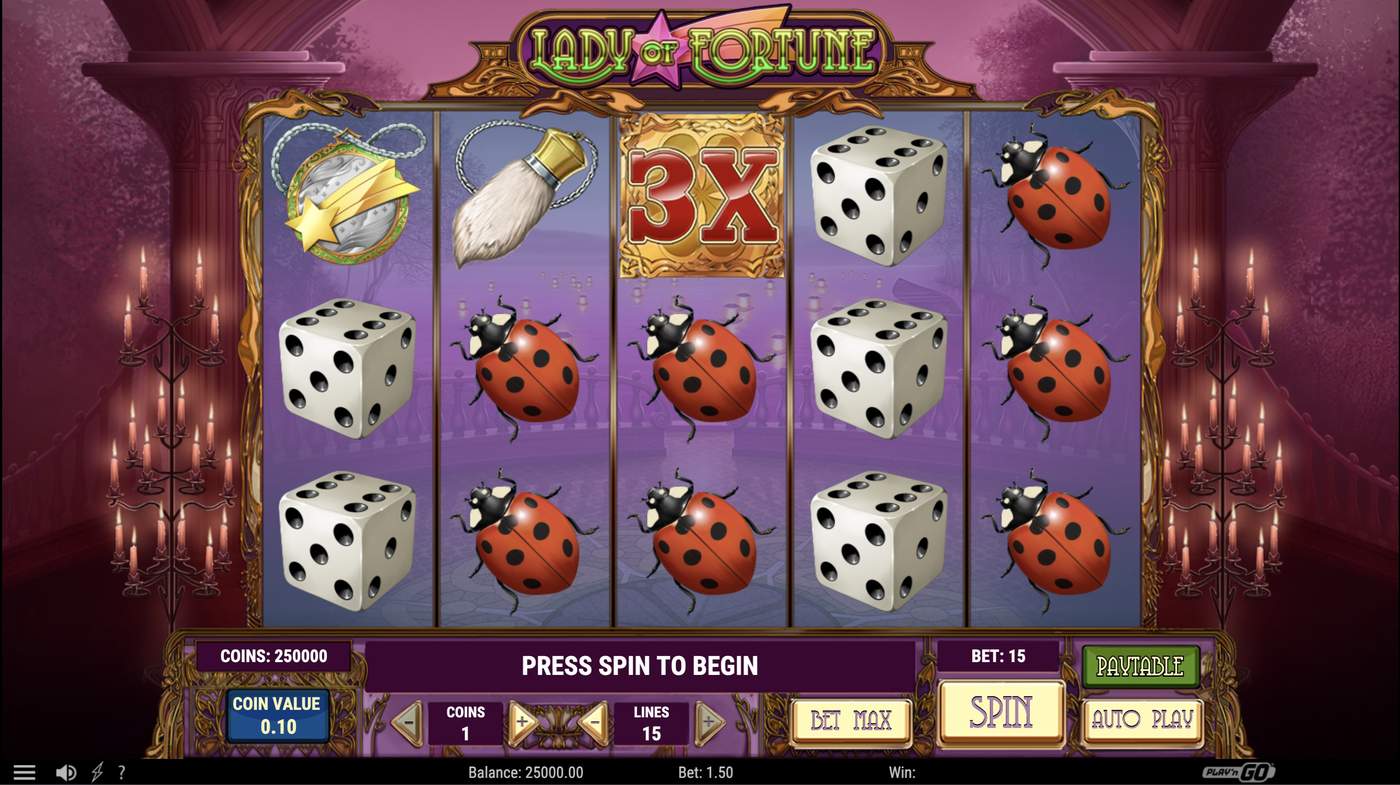Mute the game sound via speaker icon

66,771
